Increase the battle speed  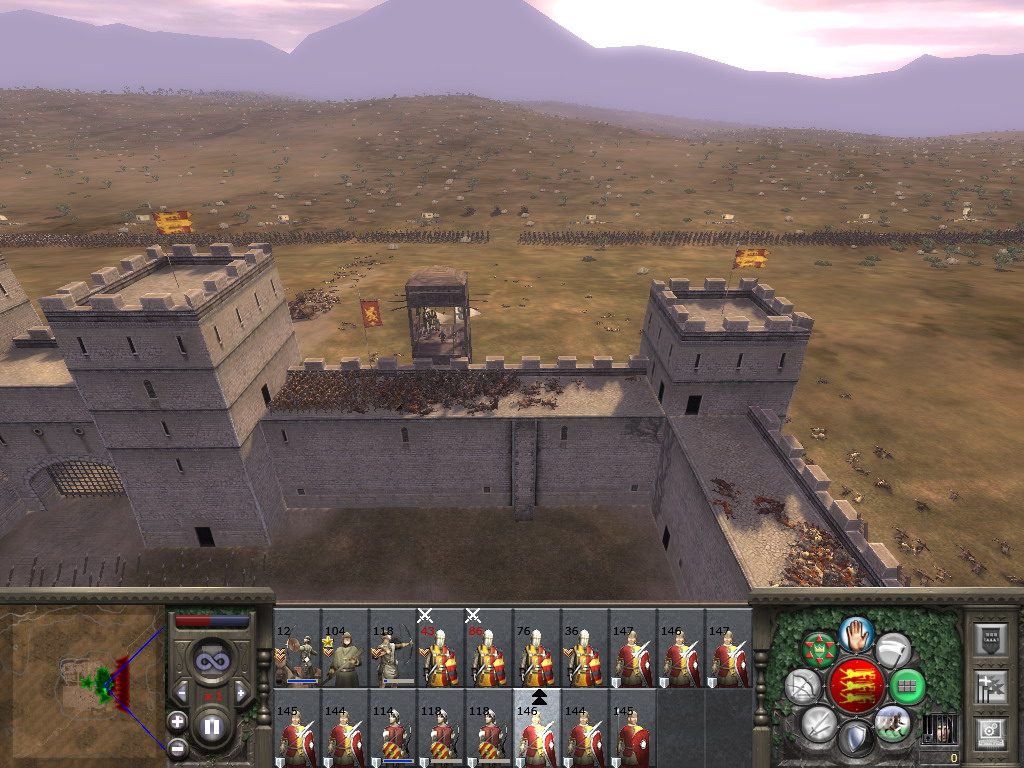241,693
